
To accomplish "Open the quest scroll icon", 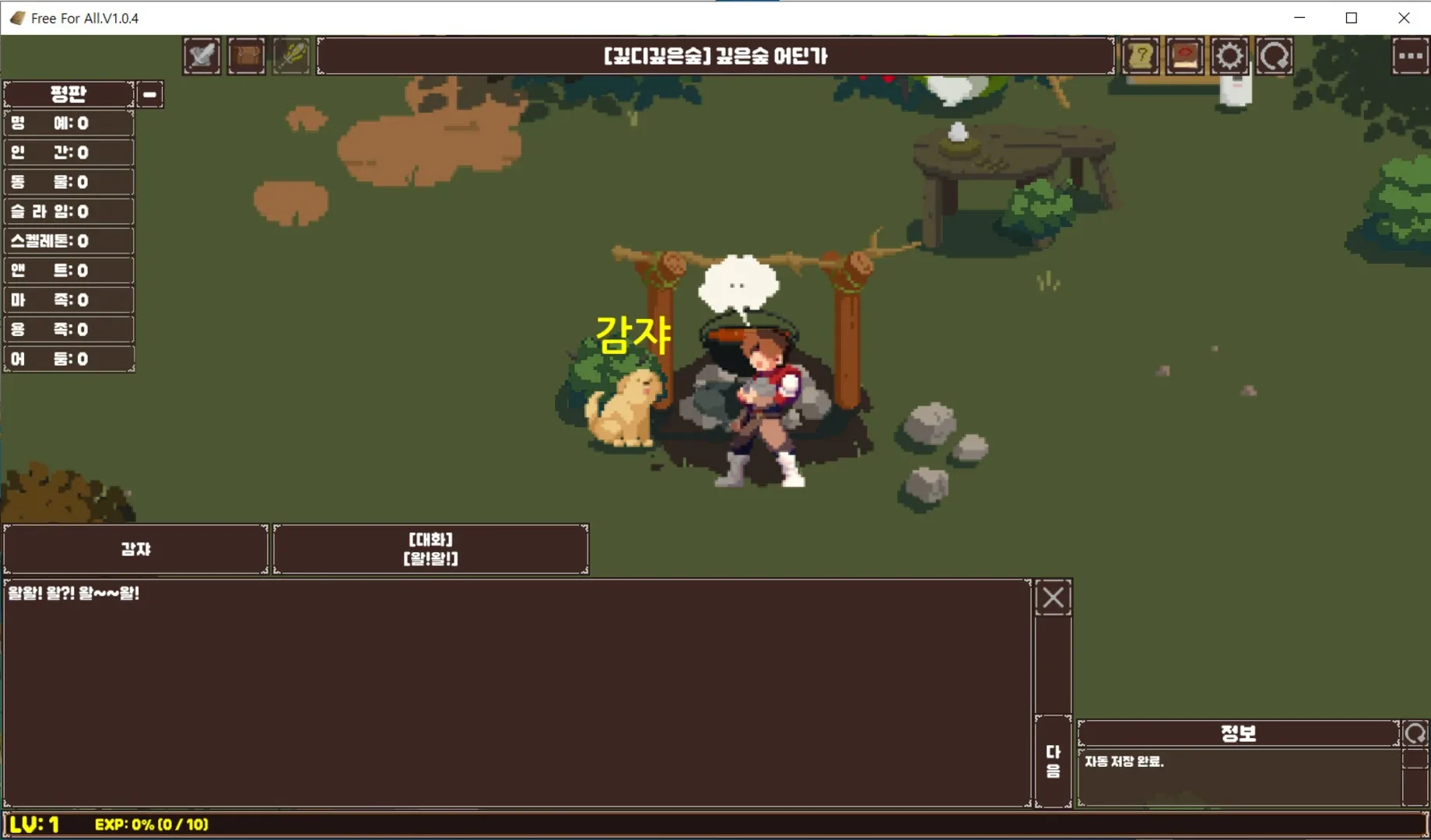I will pyautogui.click(x=1140, y=55).
